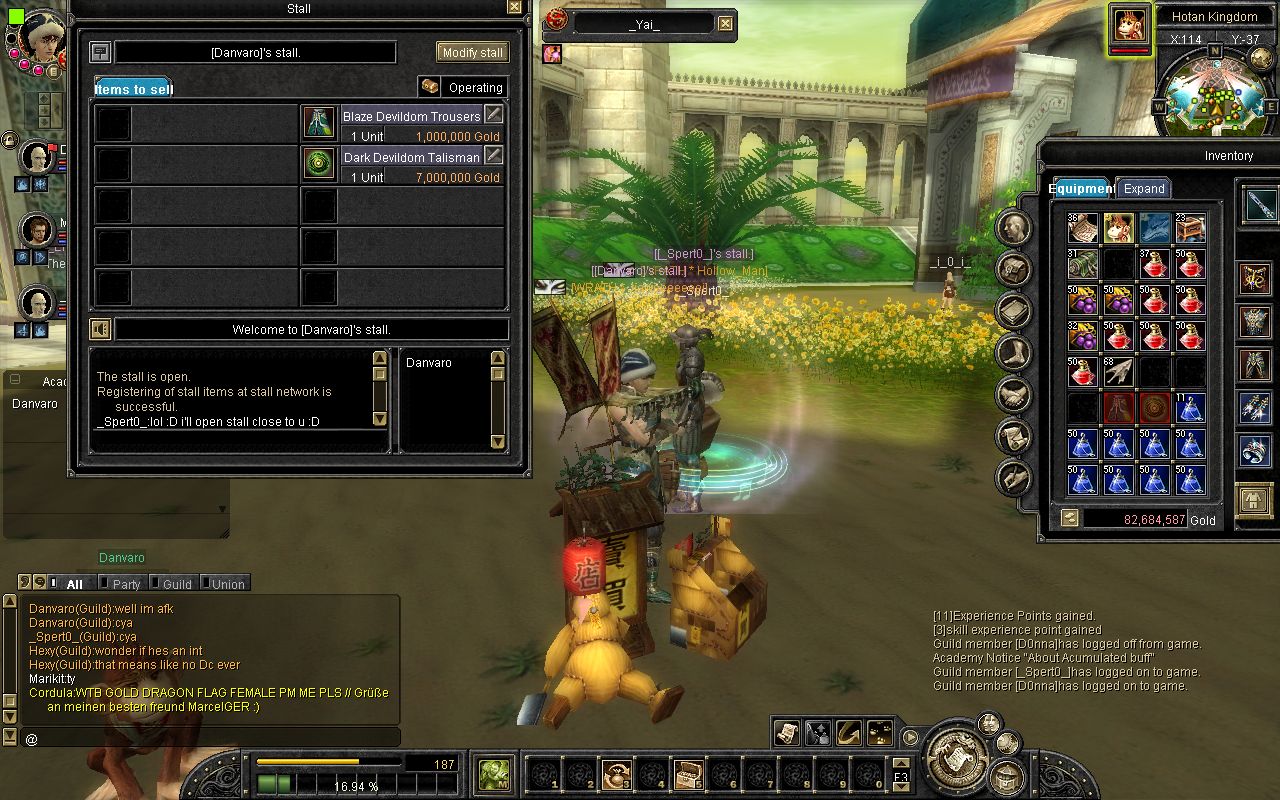Select the All chat tab
Viewport: 1280px width, 800px height.
point(74,584)
